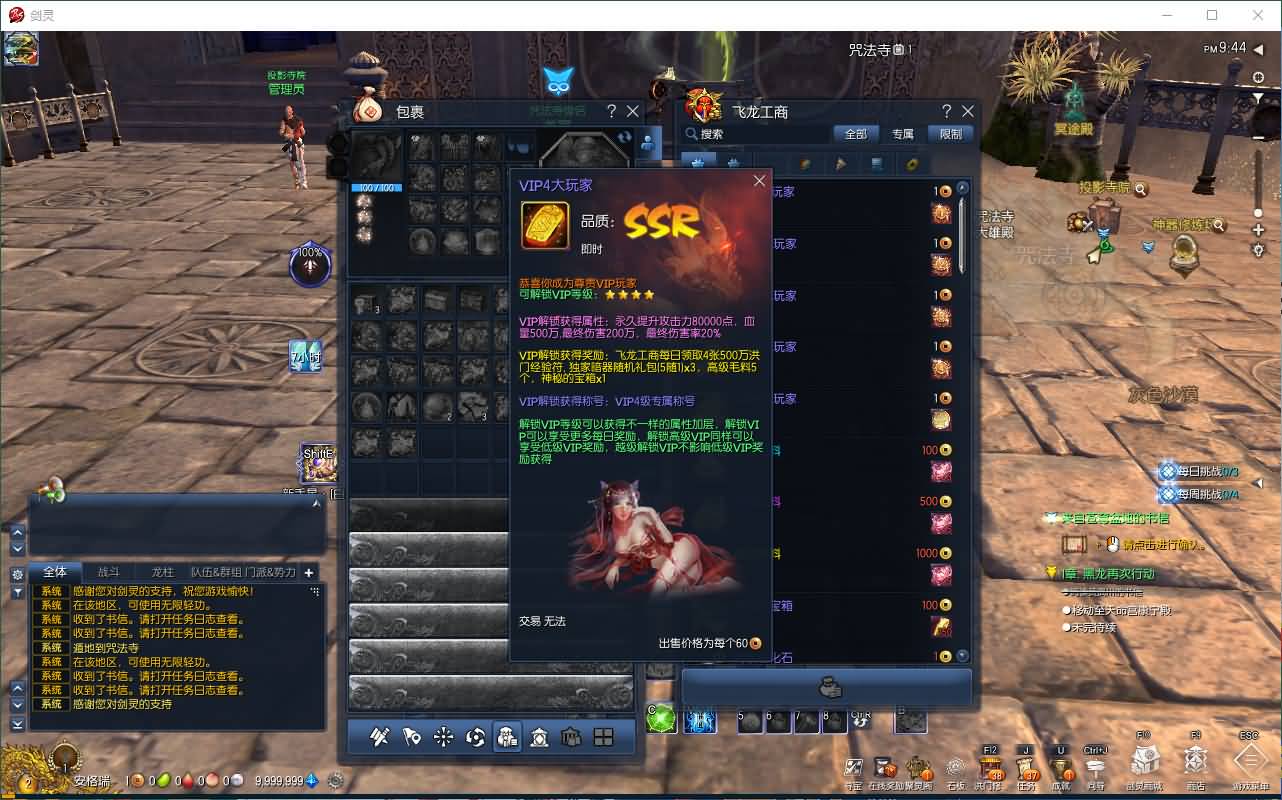Screen dimensions: 1282x800
Task: Toggle the gold coin filter icon in marketplace
Action: pos(910,160)
